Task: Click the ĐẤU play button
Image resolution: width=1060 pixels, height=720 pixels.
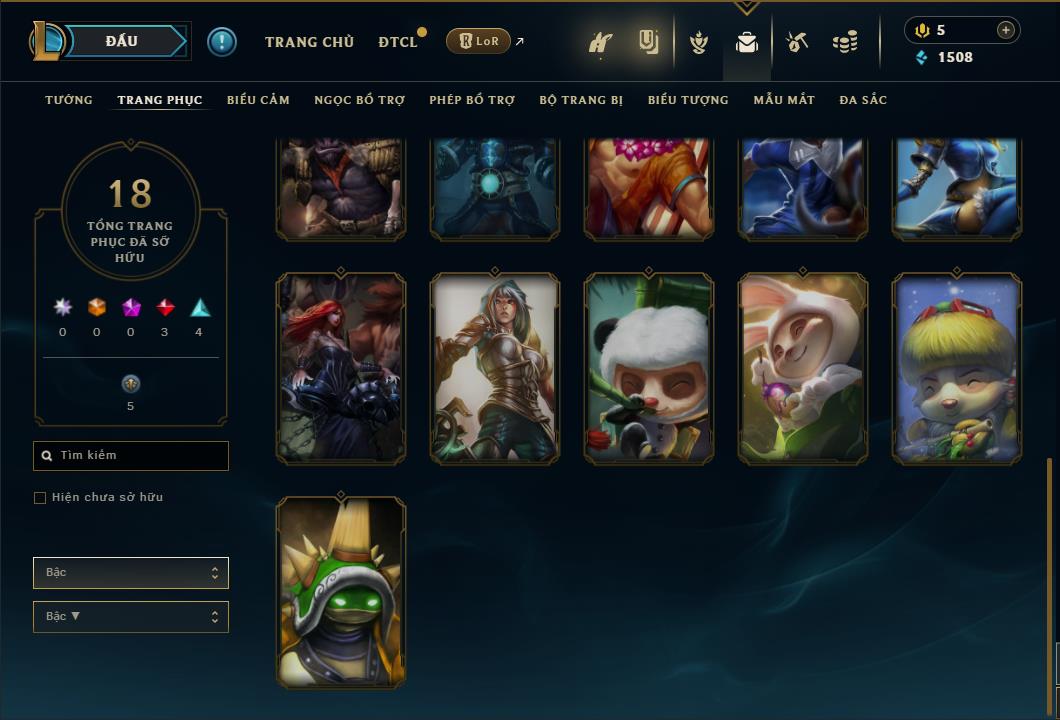Action: pos(122,41)
